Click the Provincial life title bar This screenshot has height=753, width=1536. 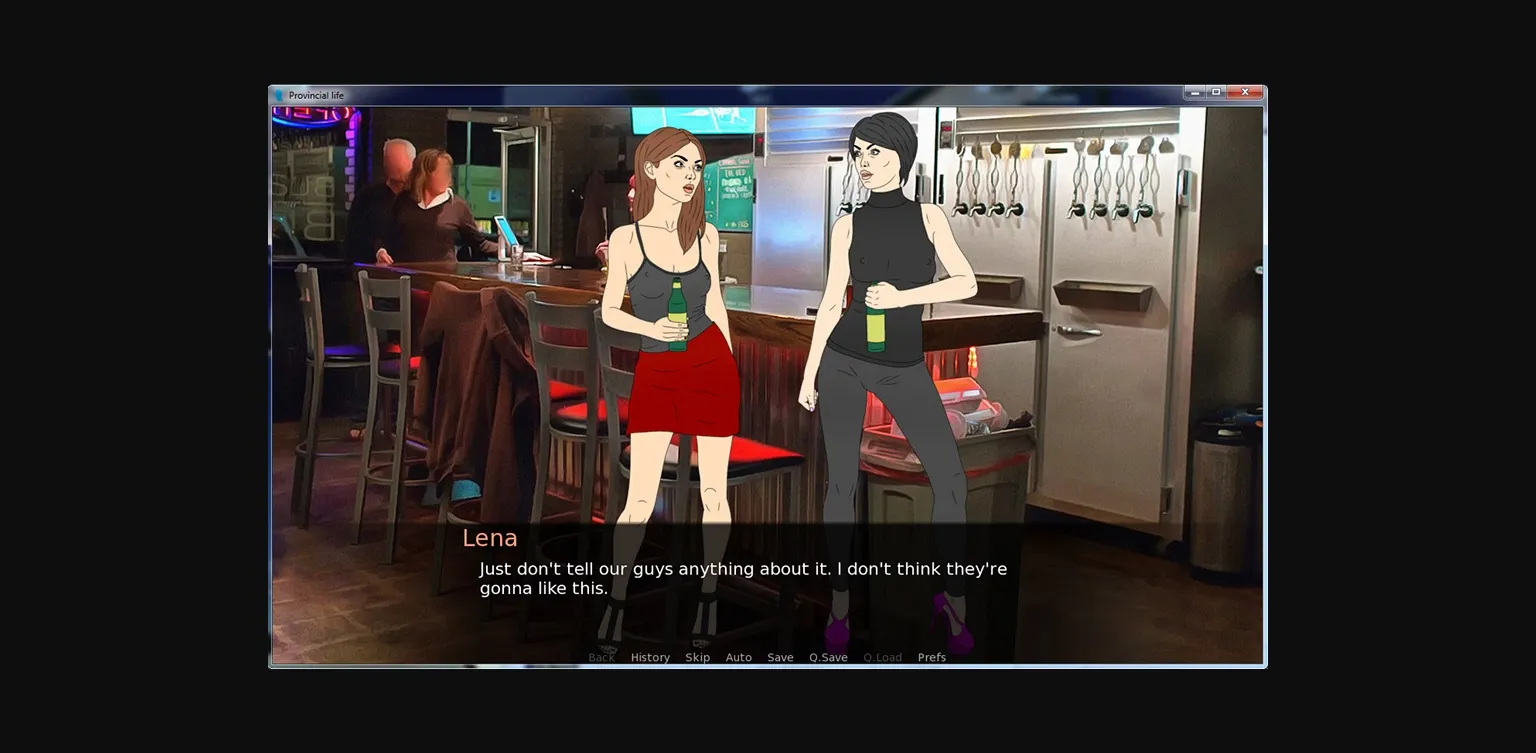(x=700, y=95)
